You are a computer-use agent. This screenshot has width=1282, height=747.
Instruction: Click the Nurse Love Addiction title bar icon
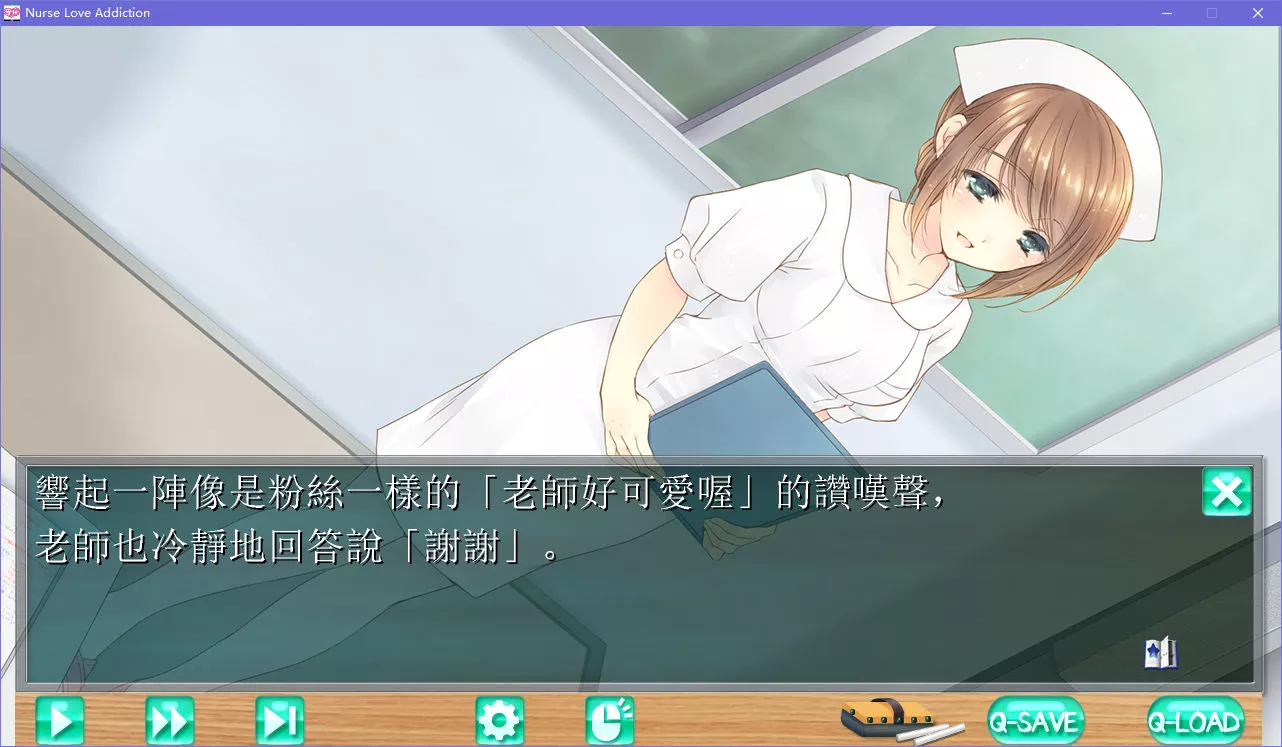point(12,12)
